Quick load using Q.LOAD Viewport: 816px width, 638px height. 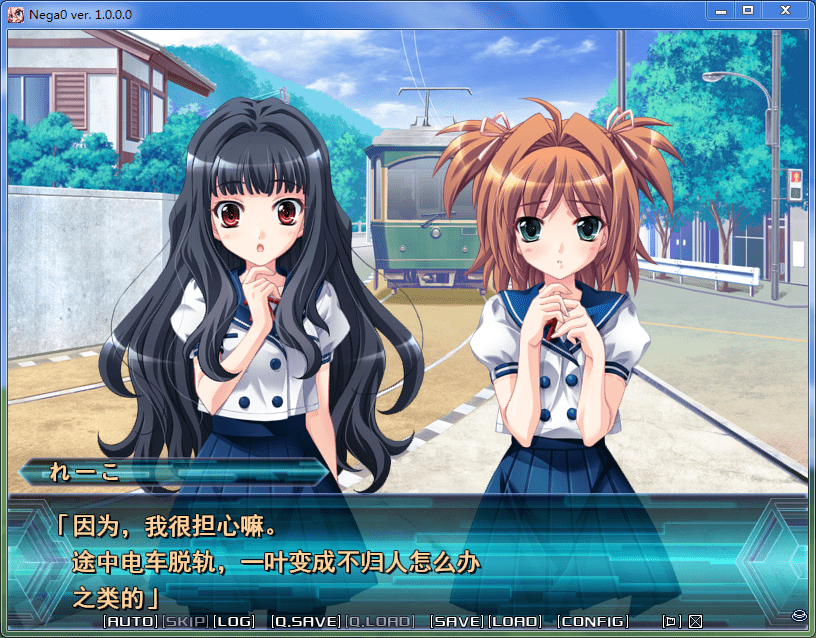pyautogui.click(x=379, y=621)
